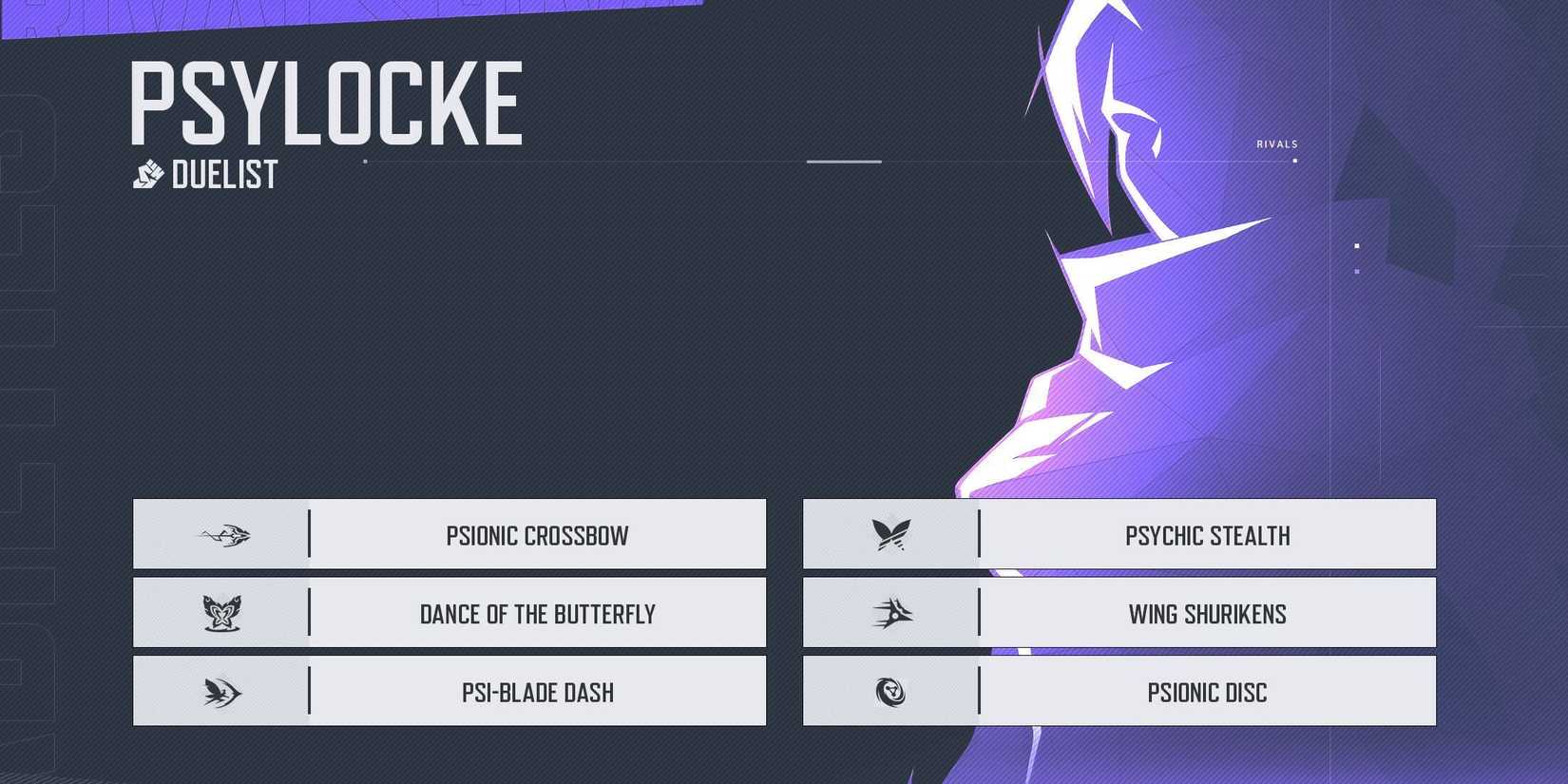Select the DUELIST role label
The width and height of the screenshot is (1568, 784).
(224, 173)
